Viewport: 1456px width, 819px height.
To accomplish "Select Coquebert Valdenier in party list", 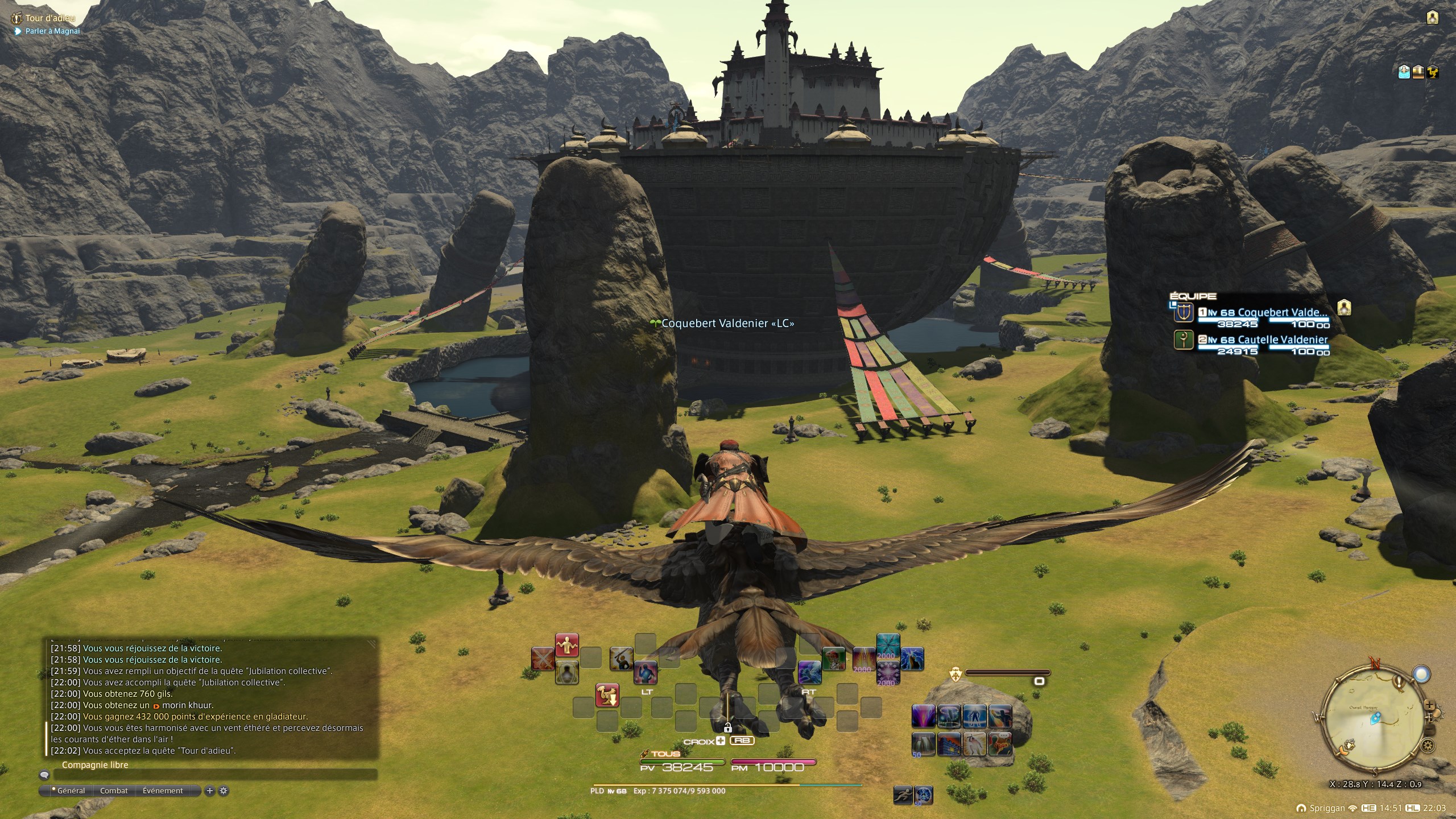I will pos(1282,312).
